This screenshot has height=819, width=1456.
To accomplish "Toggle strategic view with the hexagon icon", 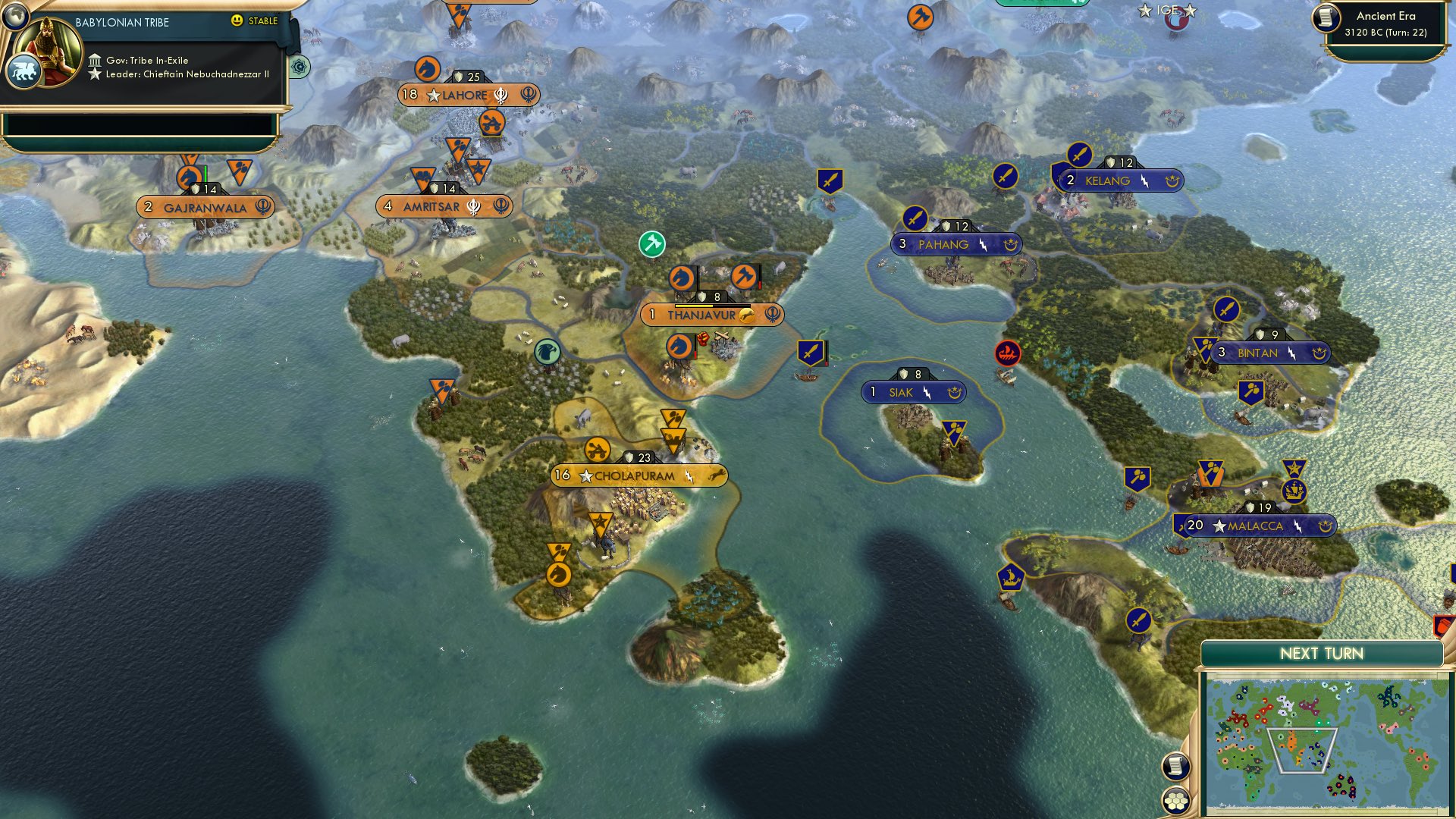I will 1175,800.
